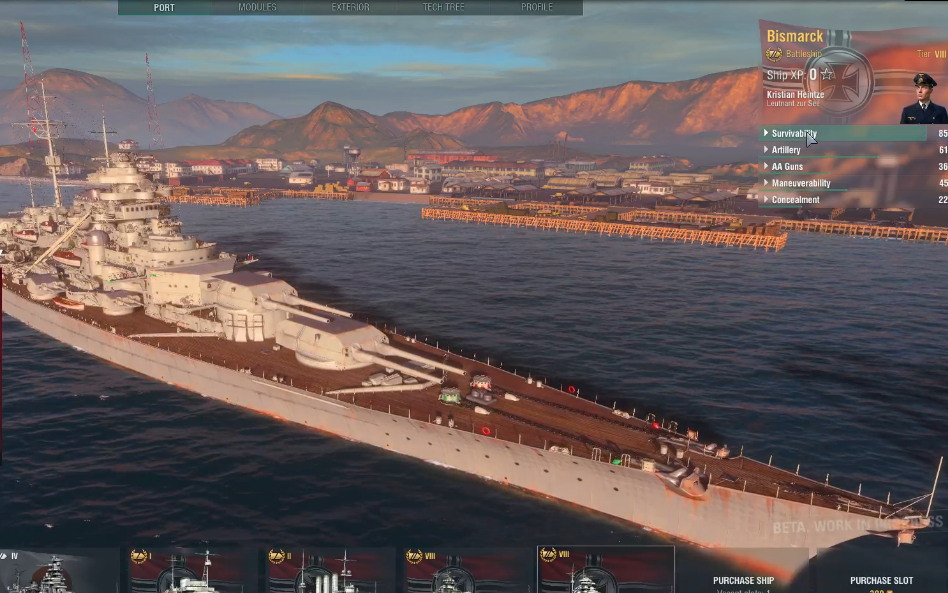Click the Purchase Ship button
Screen dimensions: 948x593
coord(743,581)
